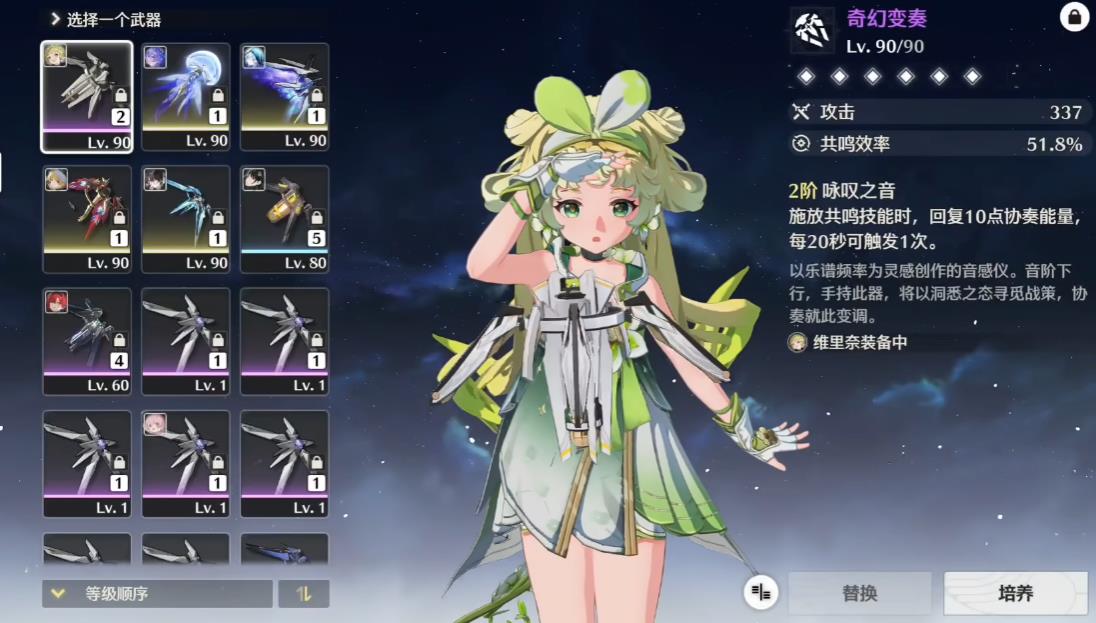The width and height of the screenshot is (1096, 623).
Task: Choose the blue jellyfish-shaped Lv. 90 weapon
Action: pos(186,96)
